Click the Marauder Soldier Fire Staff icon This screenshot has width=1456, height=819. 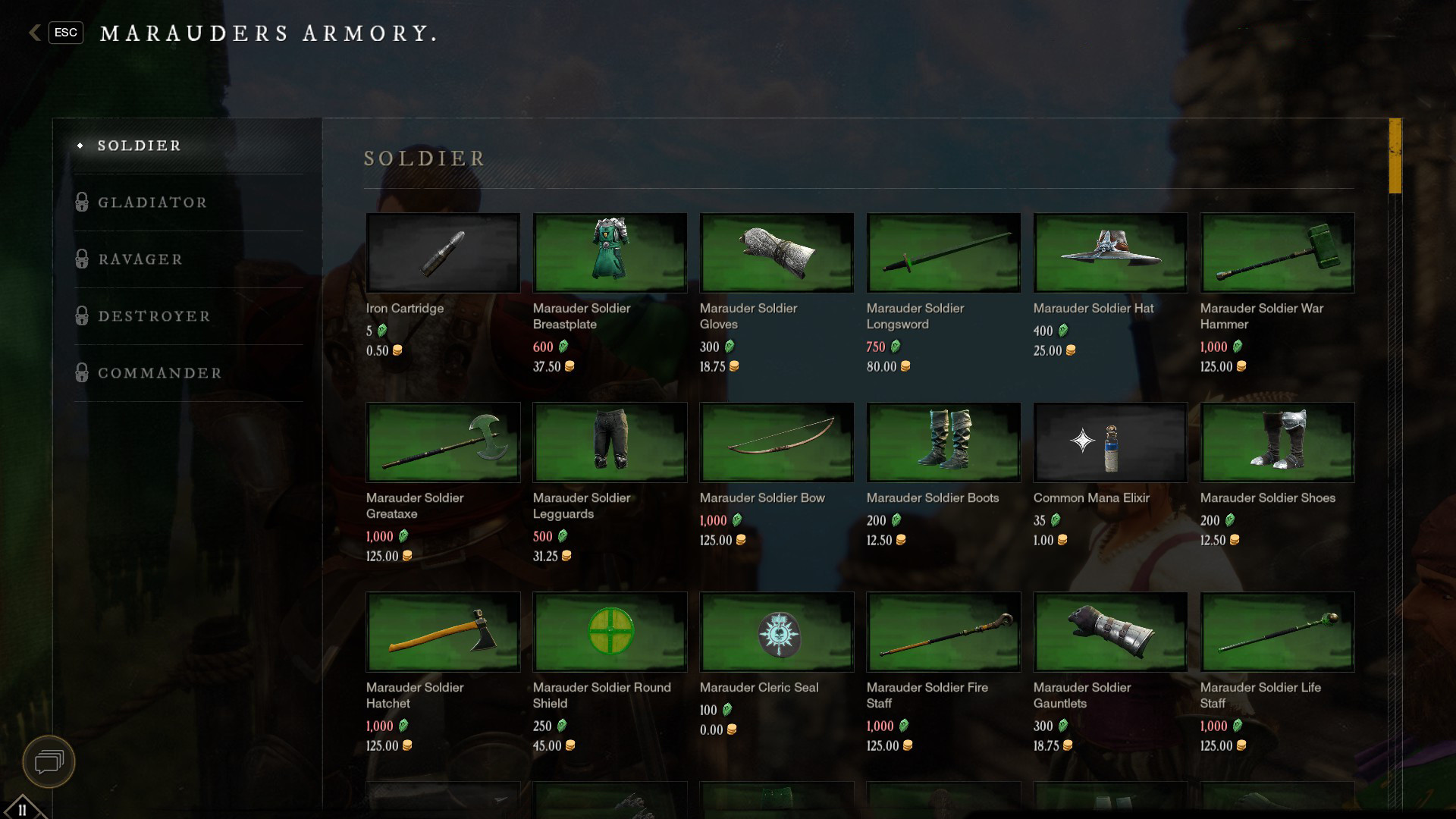pyautogui.click(x=943, y=632)
